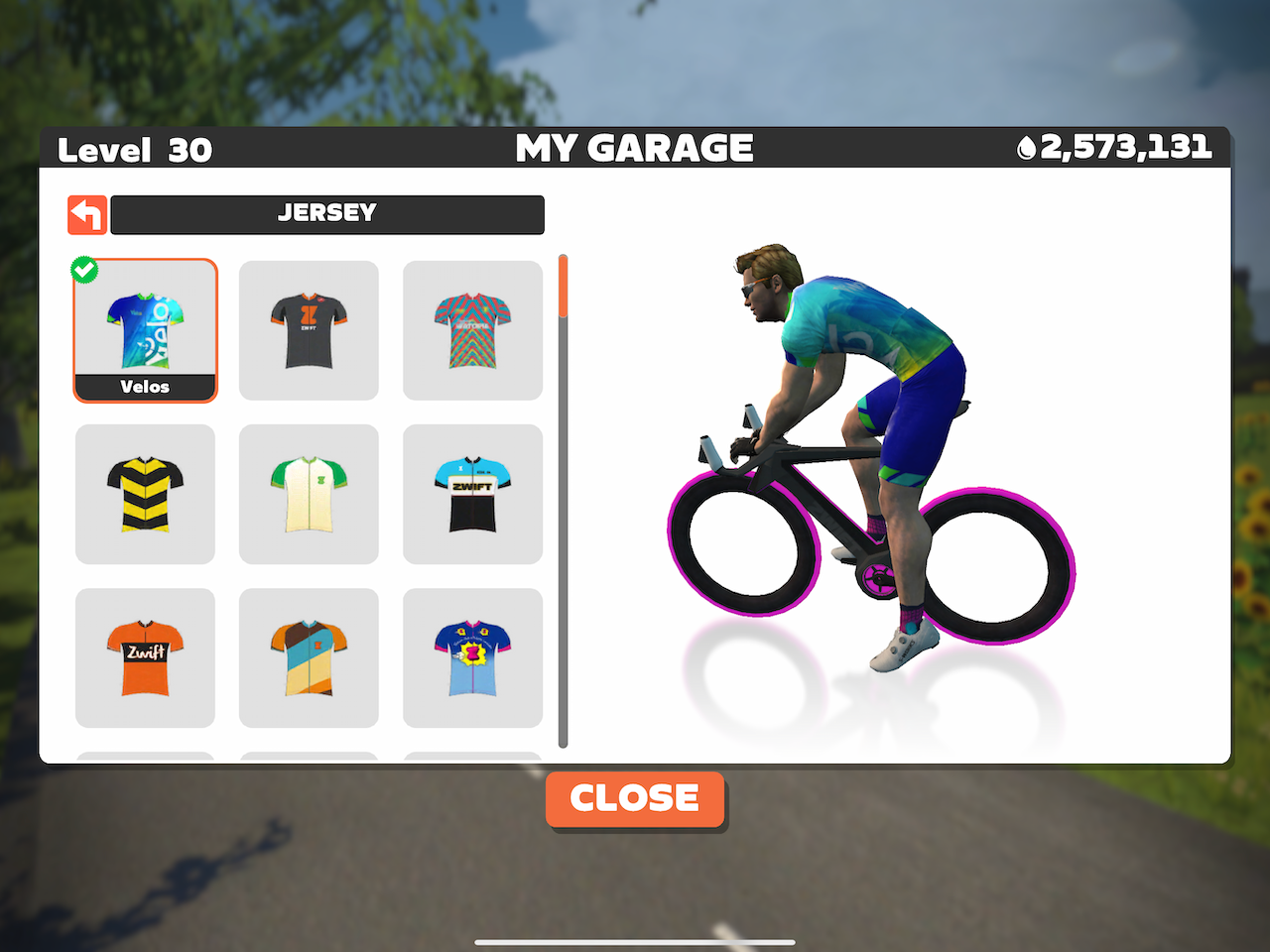This screenshot has height=952, width=1270.
Task: Select the orange Zwift jersey
Action: tap(145, 657)
